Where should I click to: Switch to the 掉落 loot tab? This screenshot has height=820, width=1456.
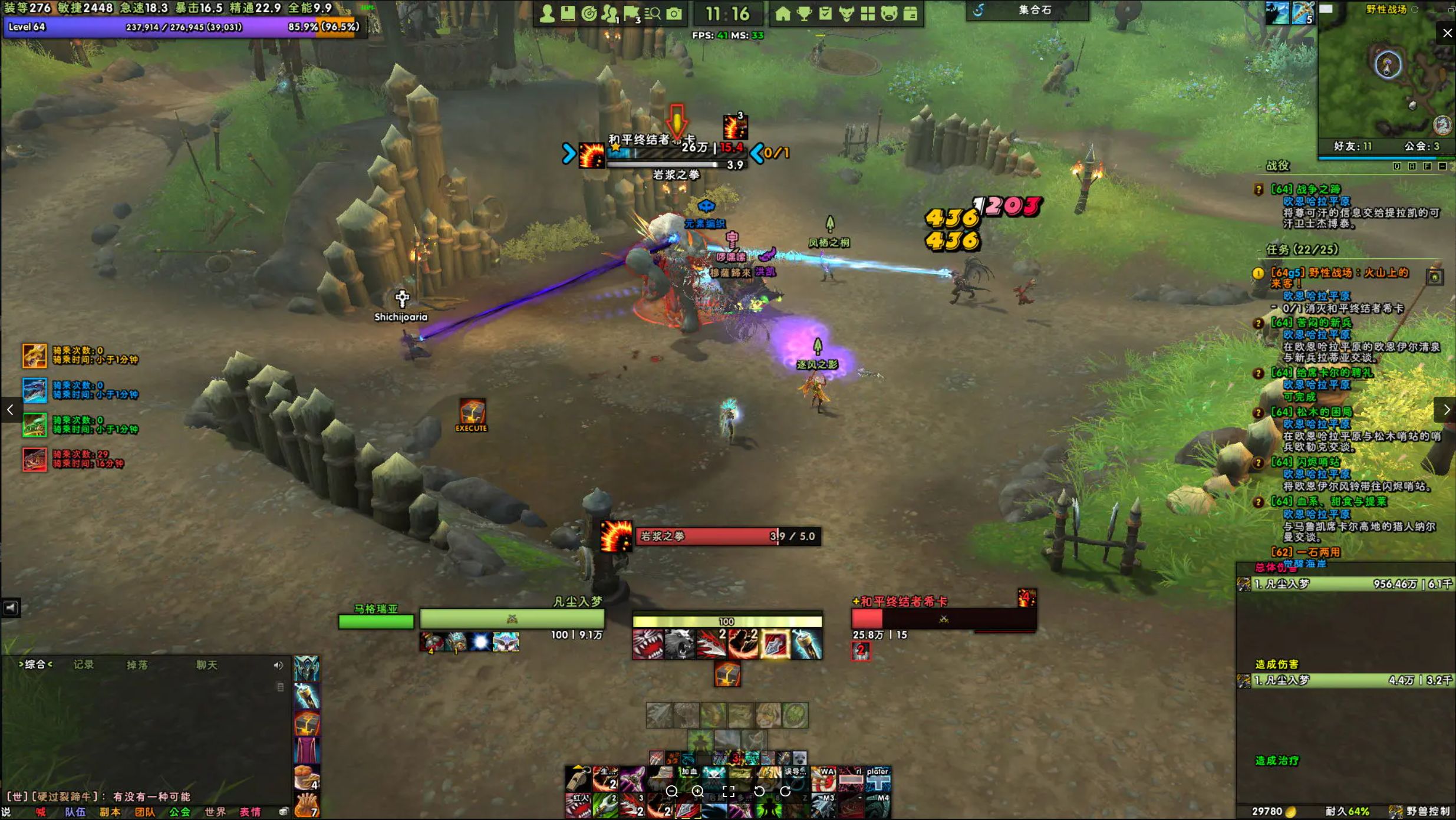[137, 664]
